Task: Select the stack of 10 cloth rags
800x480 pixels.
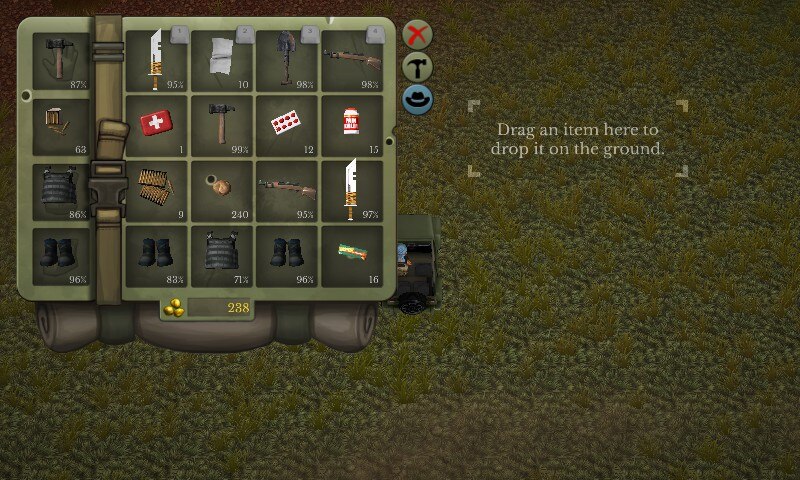Action: click(222, 60)
